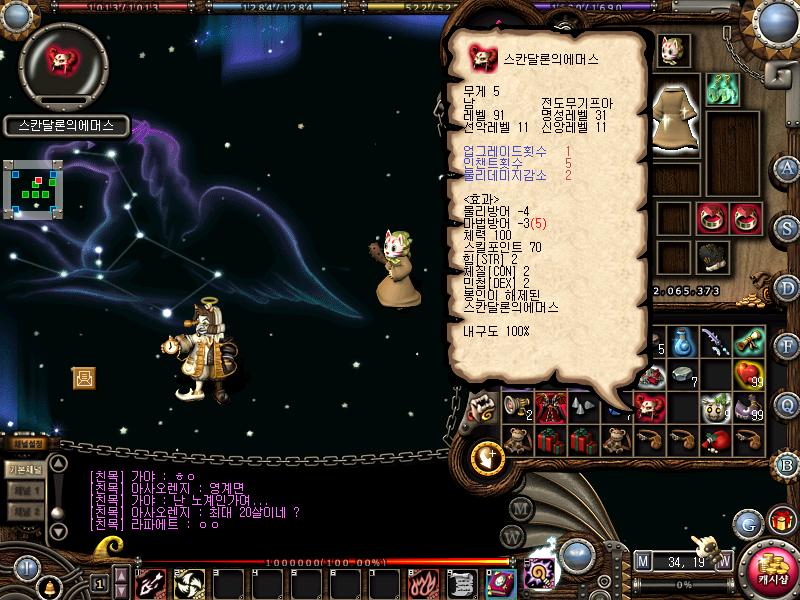The image size is (800, 600).
Task: Pick the megaphone item in the inventory
Action: 517,406
